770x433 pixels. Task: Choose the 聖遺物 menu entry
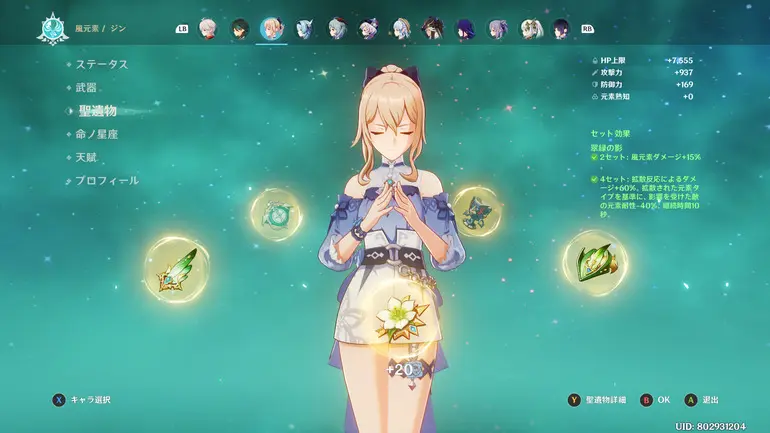[96, 110]
